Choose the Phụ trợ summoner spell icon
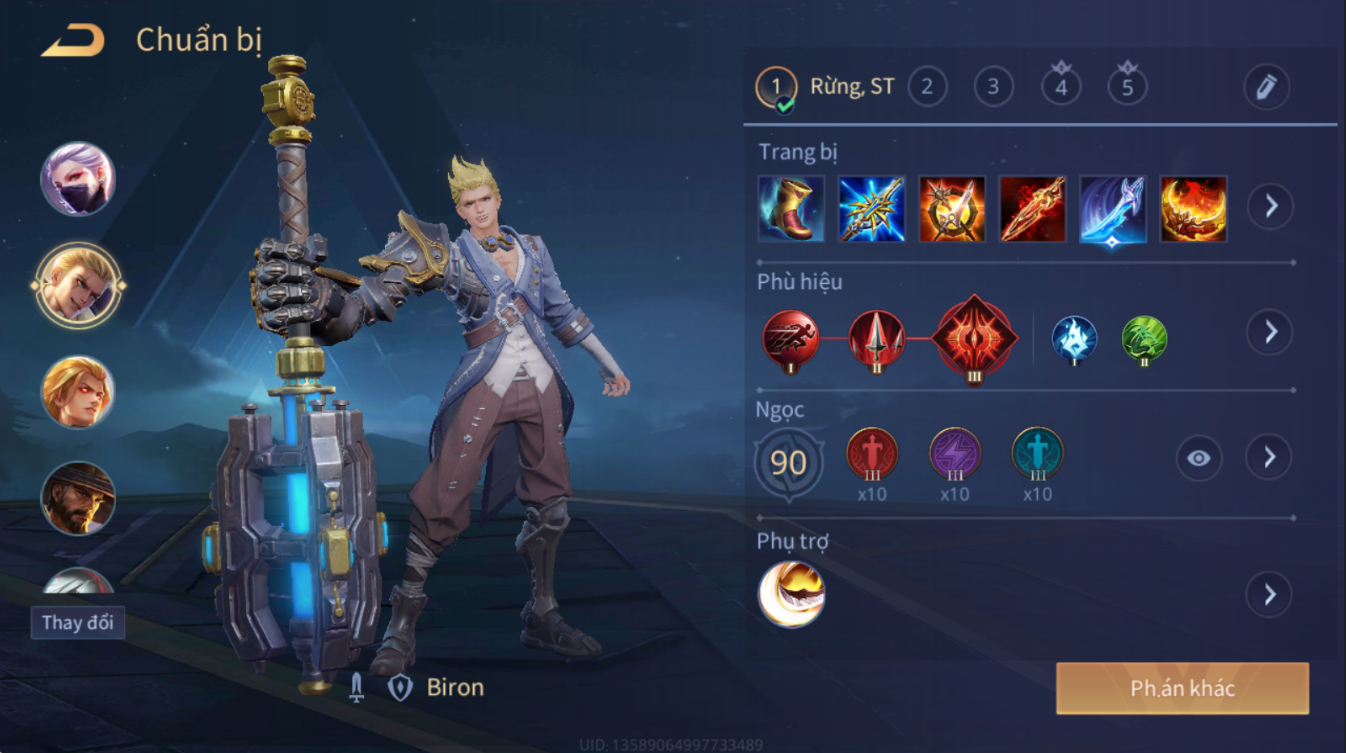This screenshot has height=753, width=1346. coord(791,594)
